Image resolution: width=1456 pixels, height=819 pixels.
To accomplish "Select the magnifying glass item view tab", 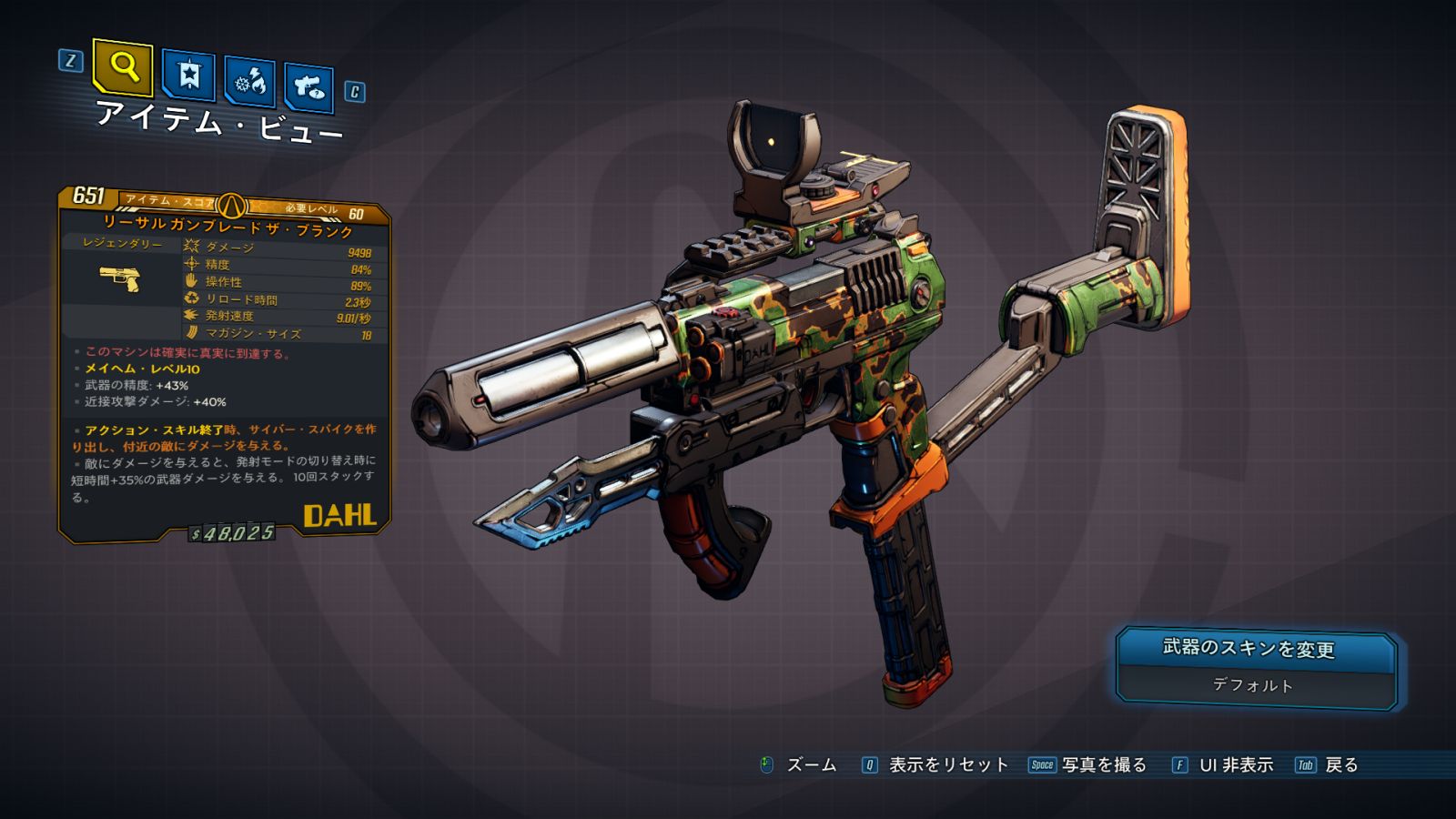I will (x=123, y=66).
